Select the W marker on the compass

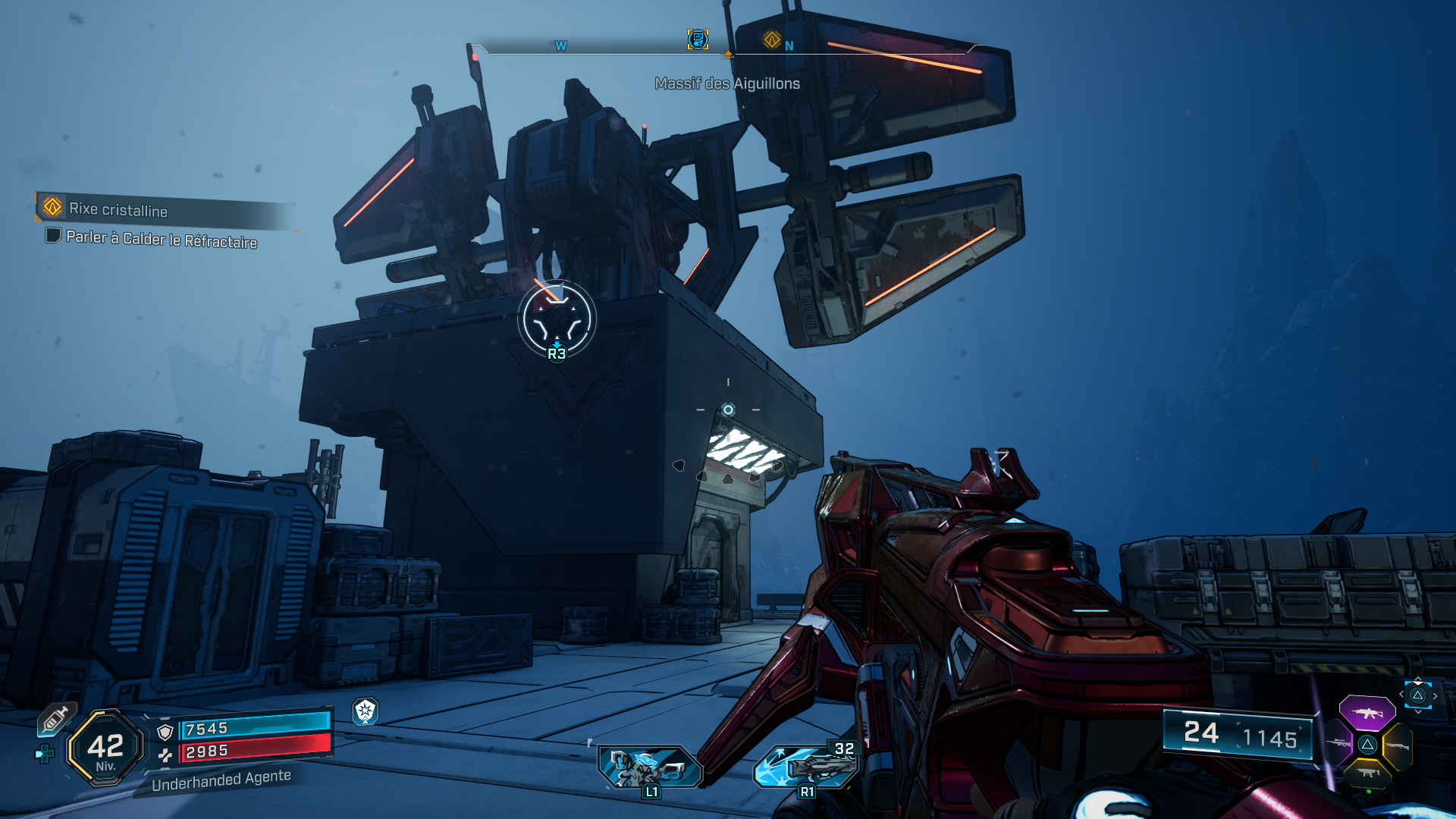pyautogui.click(x=560, y=45)
